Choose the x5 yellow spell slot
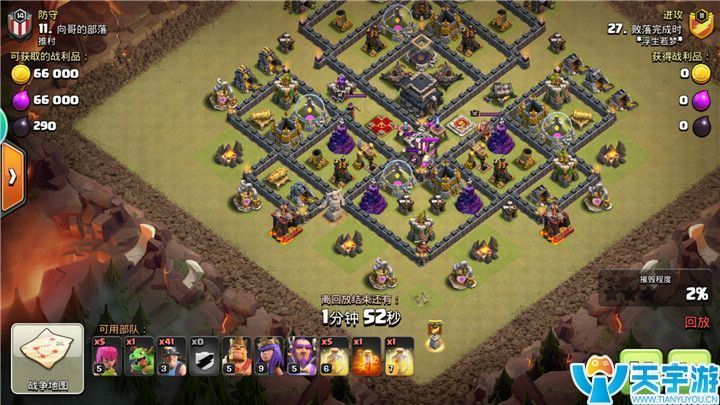Screen dimensions: 720x405 pos(333,357)
